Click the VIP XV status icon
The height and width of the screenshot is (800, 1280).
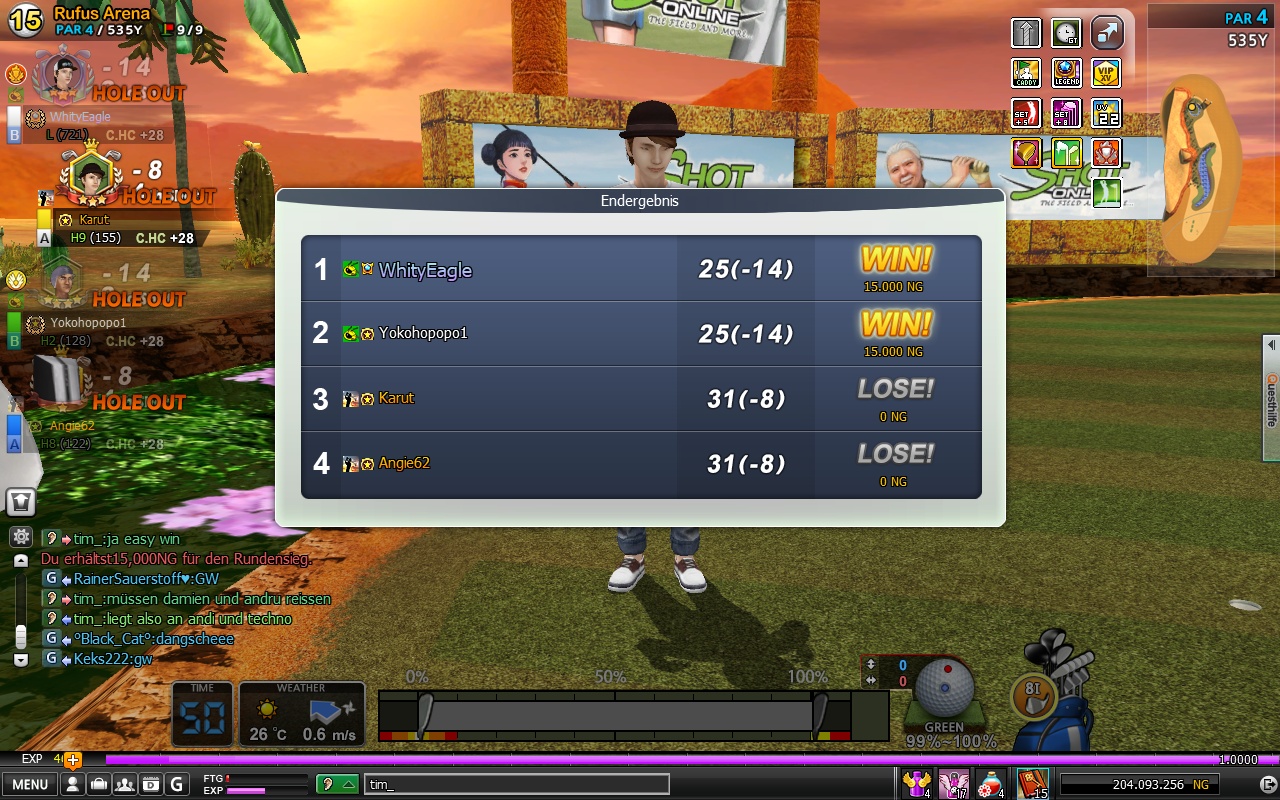[x=1106, y=73]
